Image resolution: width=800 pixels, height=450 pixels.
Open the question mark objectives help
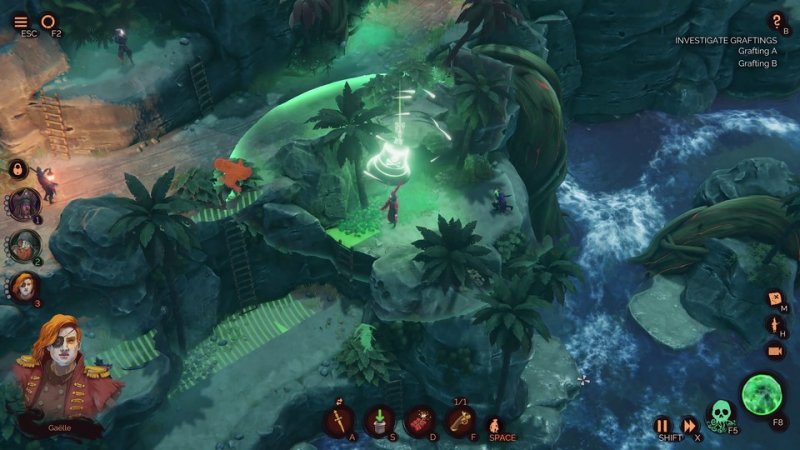777,20
